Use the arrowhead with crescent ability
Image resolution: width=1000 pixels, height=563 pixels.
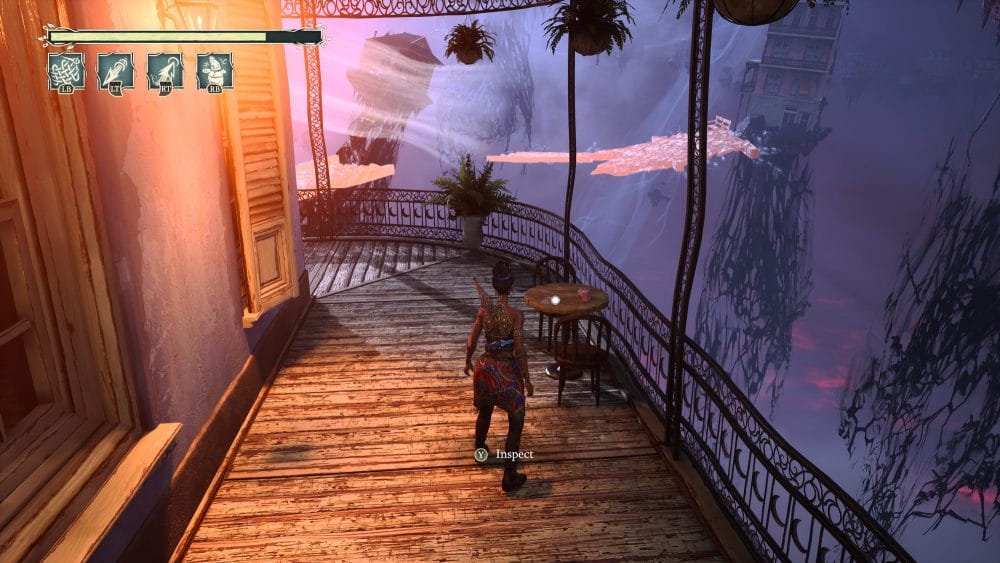pyautogui.click(x=165, y=72)
